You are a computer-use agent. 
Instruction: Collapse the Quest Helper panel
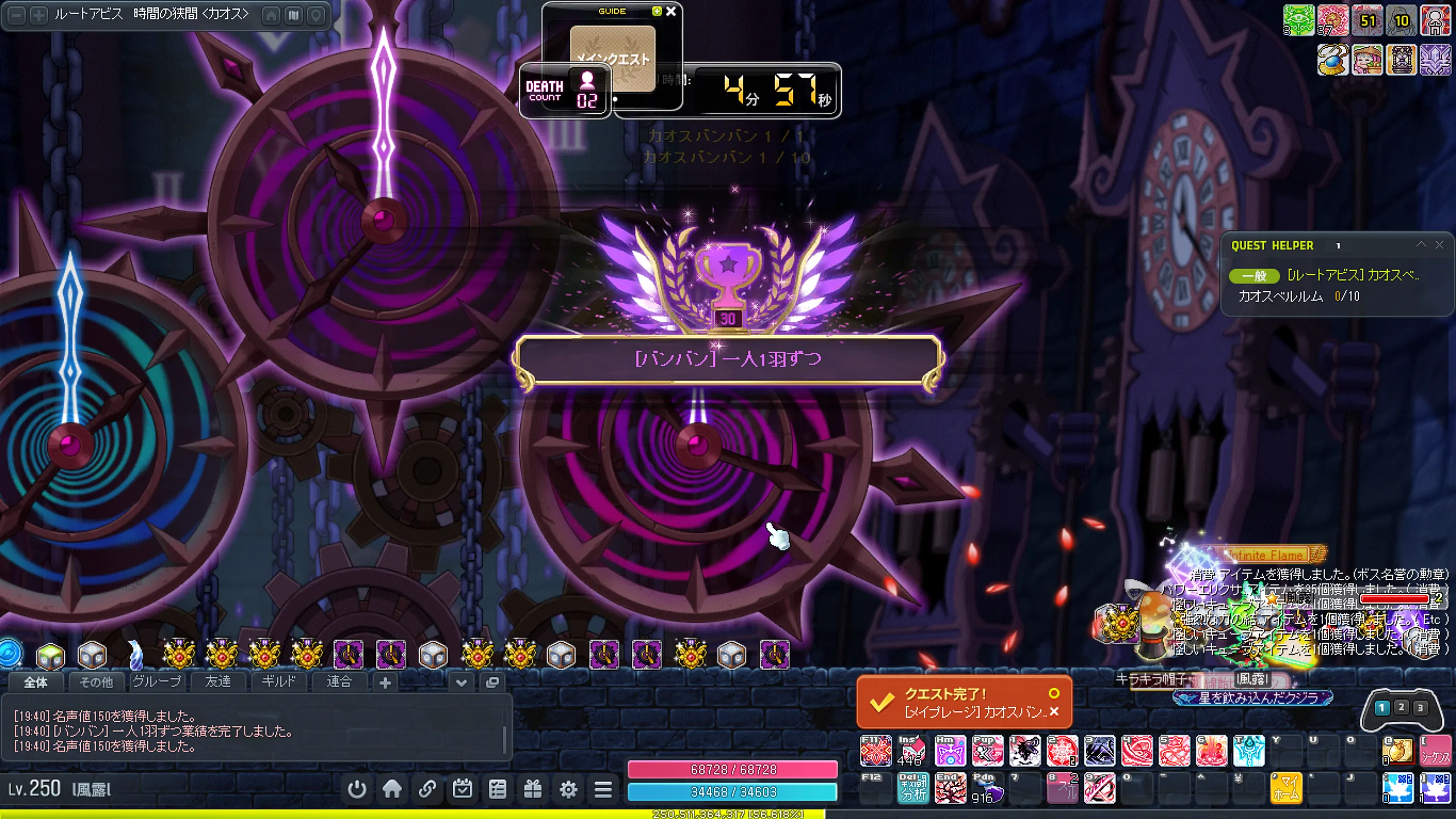(x=1421, y=245)
